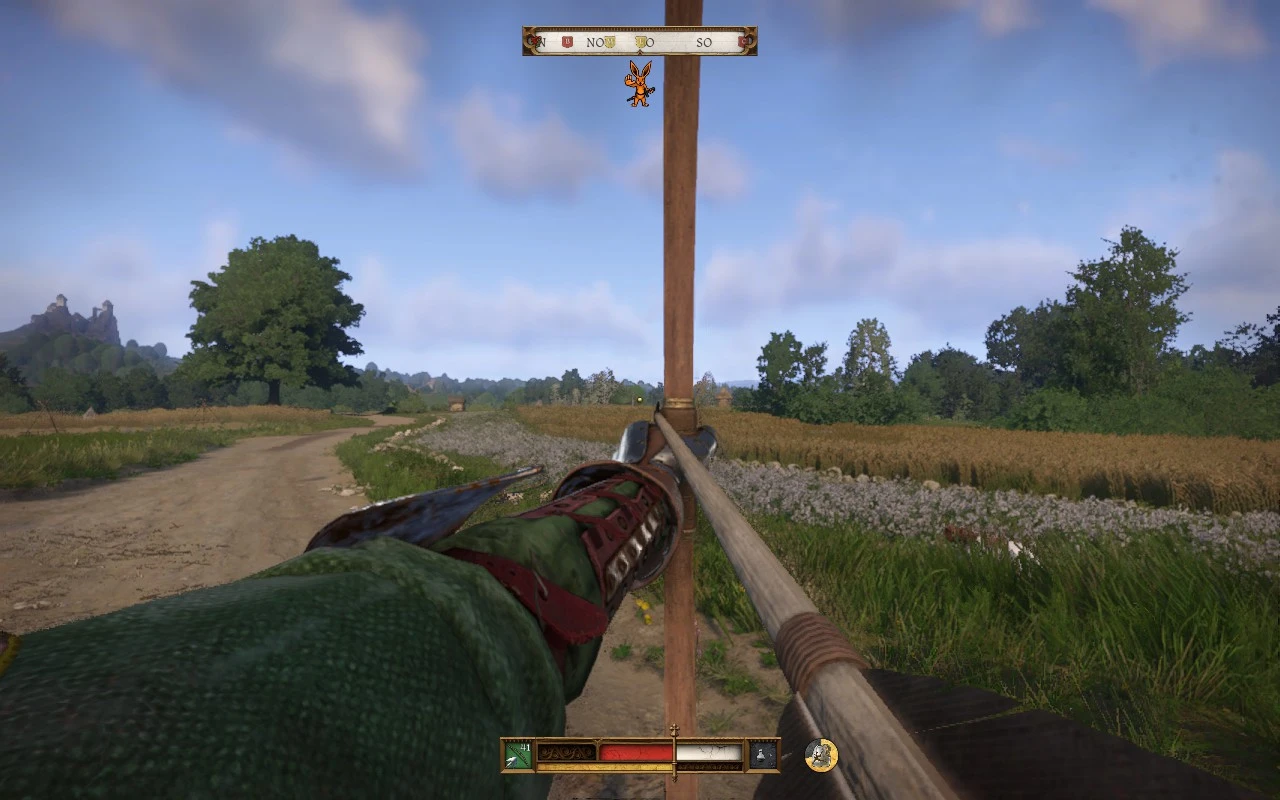The width and height of the screenshot is (1280, 800).
Task: Click the SO heading label on the compass
Action: (x=706, y=41)
